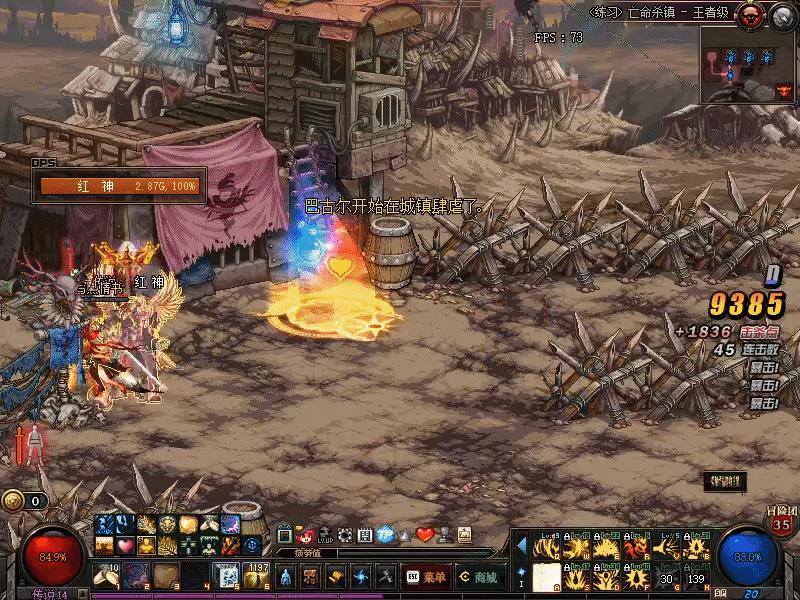Switch skill bar page with the blue arrow

(521, 546)
